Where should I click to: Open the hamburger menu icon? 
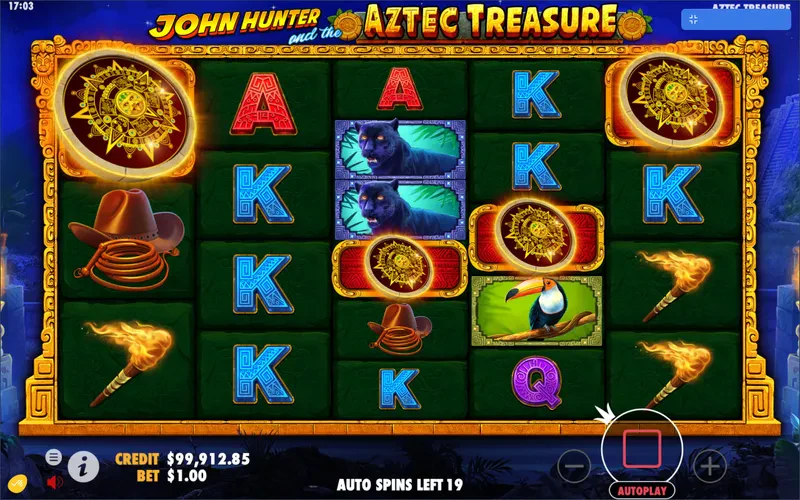click(53, 457)
